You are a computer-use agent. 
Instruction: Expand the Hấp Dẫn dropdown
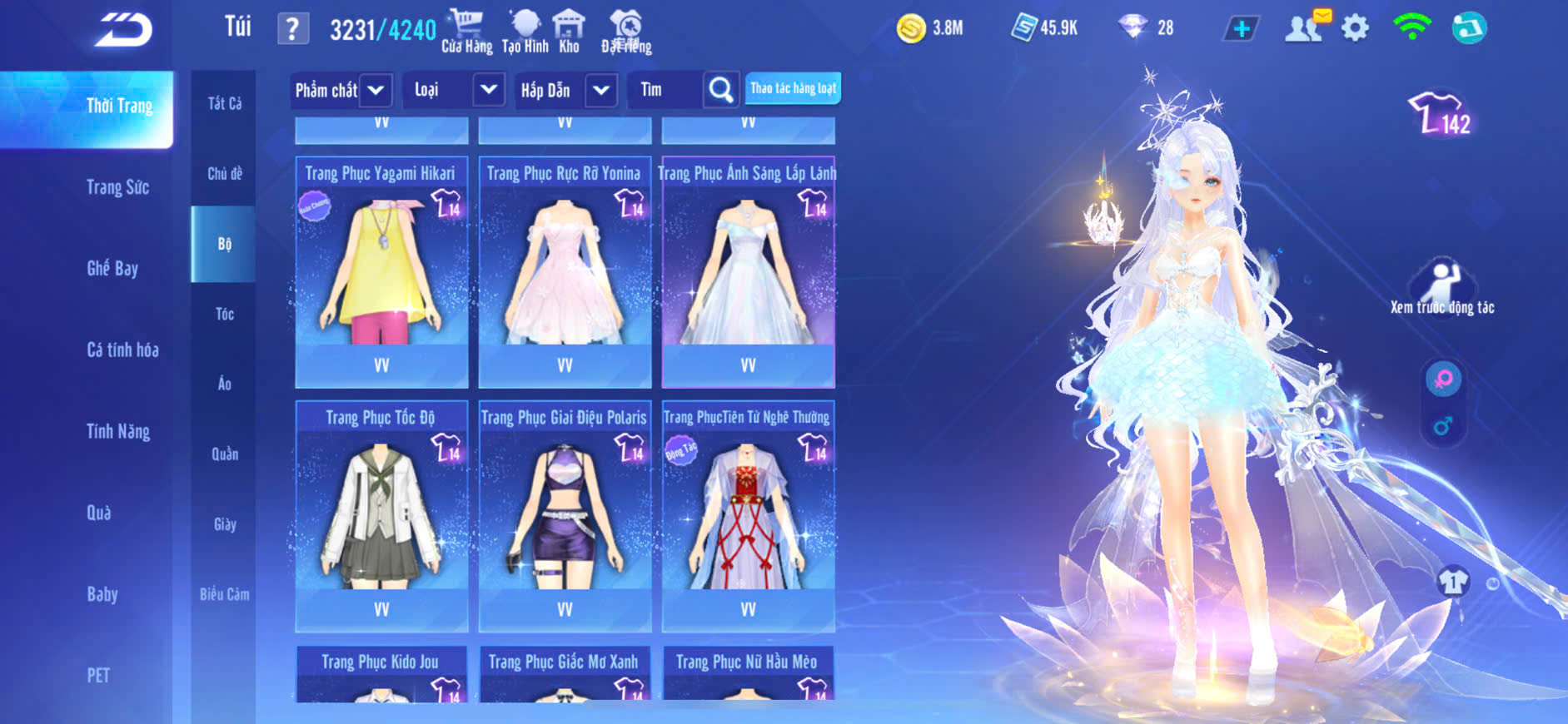(601, 90)
